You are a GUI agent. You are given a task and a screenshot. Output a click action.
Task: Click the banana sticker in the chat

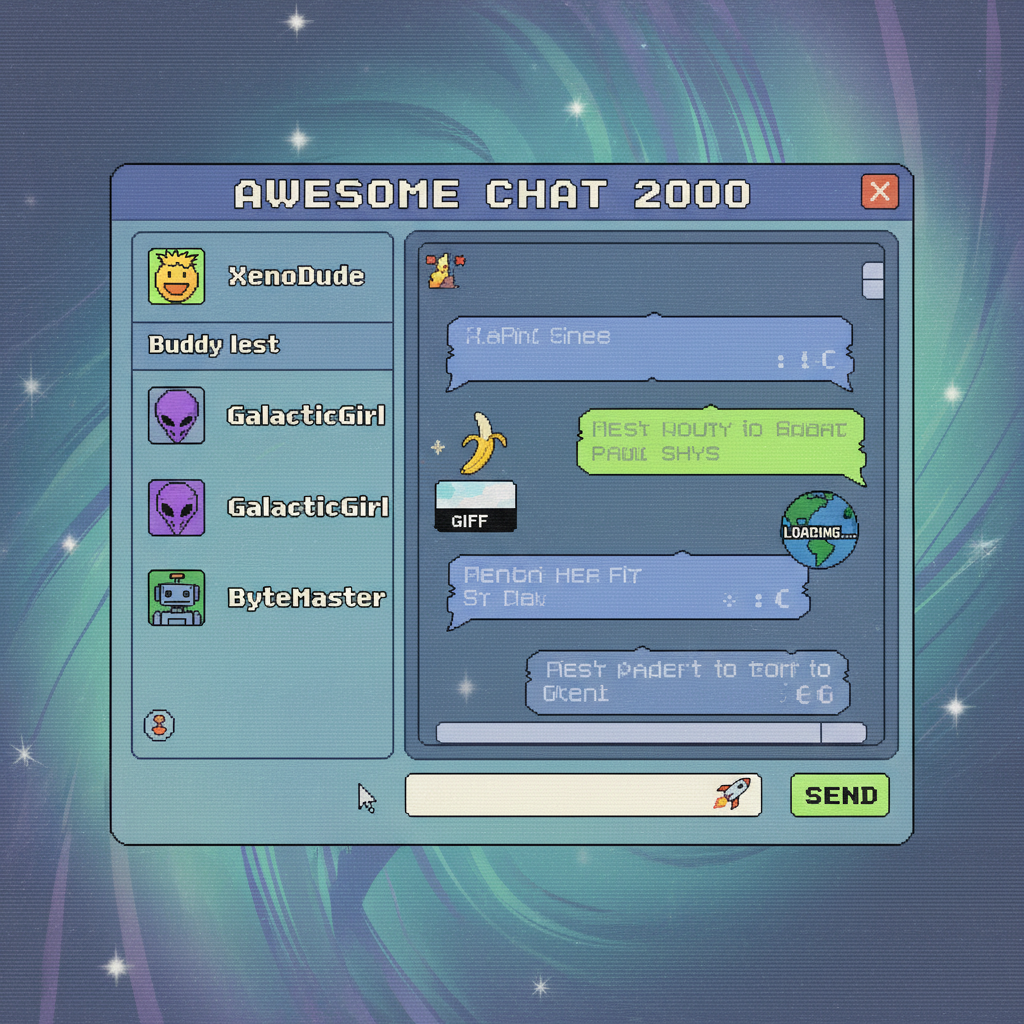pos(482,443)
